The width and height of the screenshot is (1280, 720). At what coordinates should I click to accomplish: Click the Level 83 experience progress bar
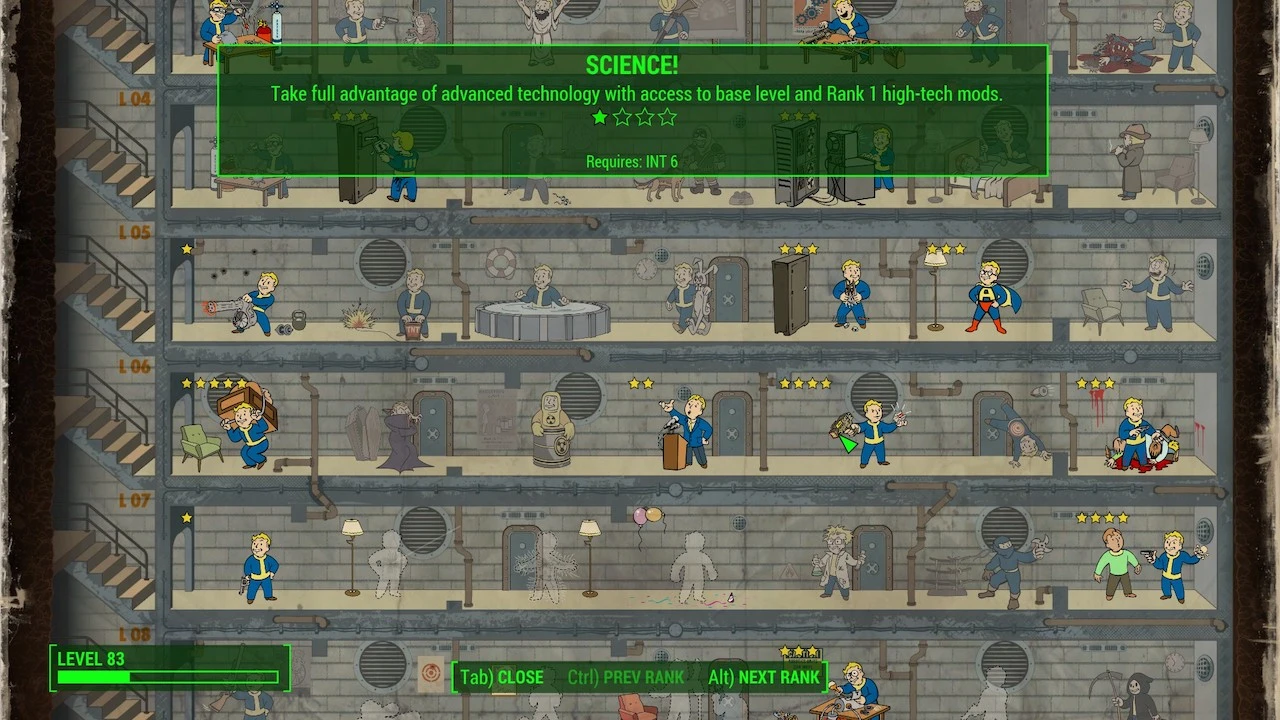[x=165, y=678]
